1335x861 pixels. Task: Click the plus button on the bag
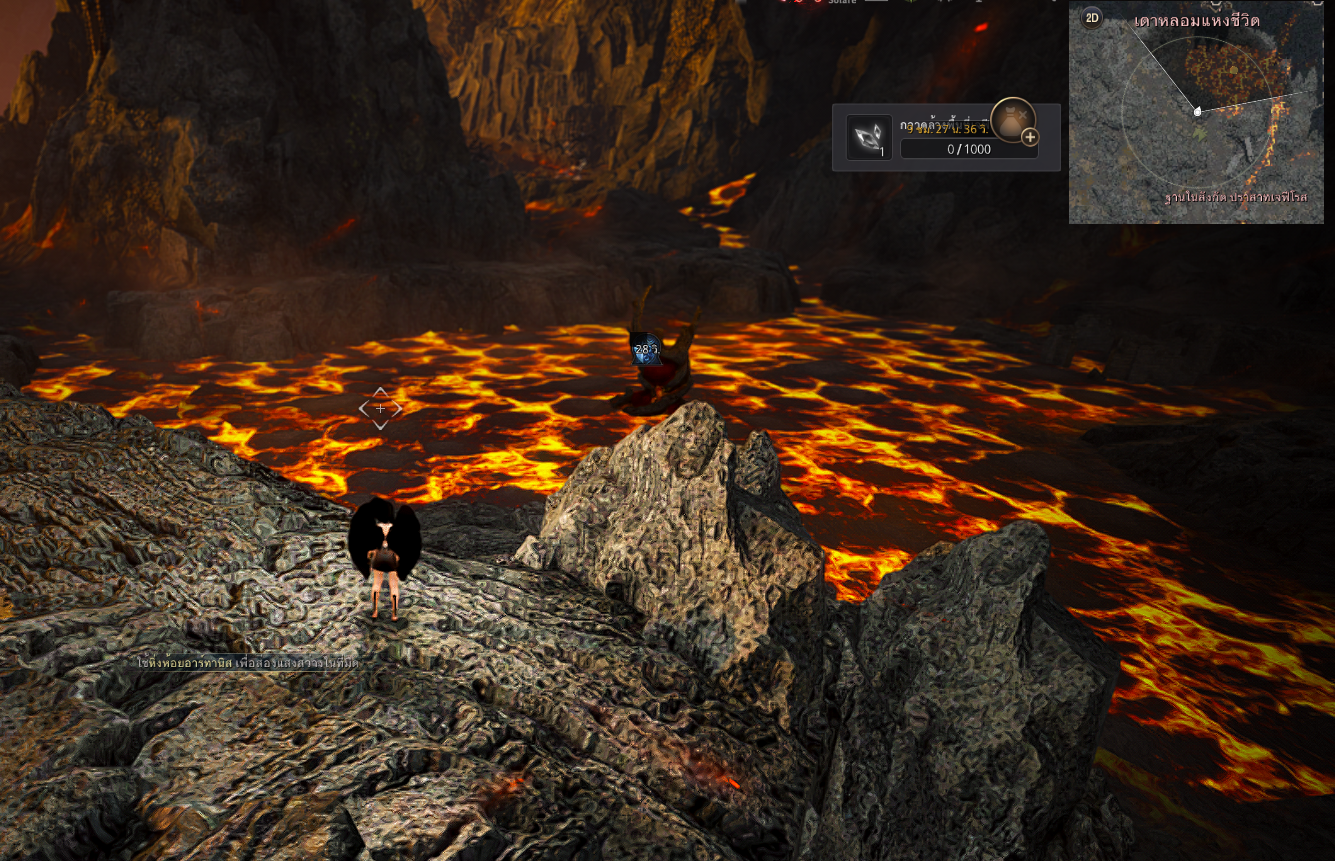[1030, 137]
